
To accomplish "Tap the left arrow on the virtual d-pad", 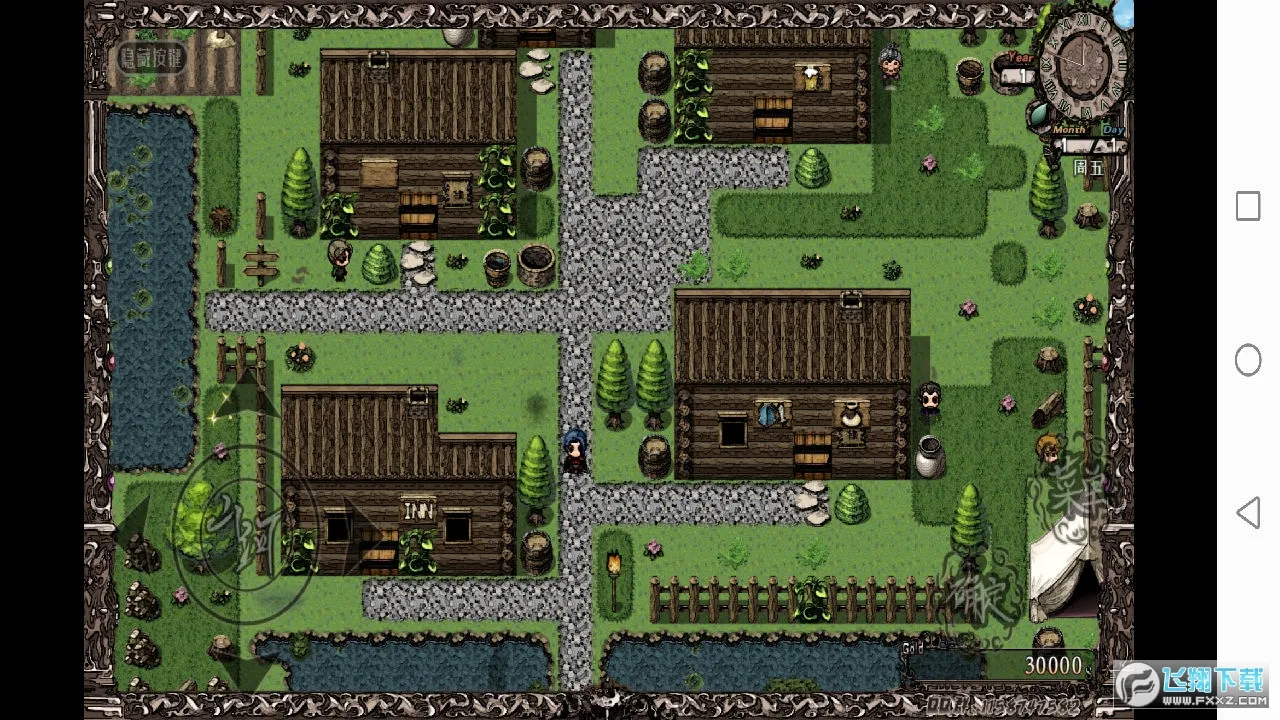I will coord(132,522).
